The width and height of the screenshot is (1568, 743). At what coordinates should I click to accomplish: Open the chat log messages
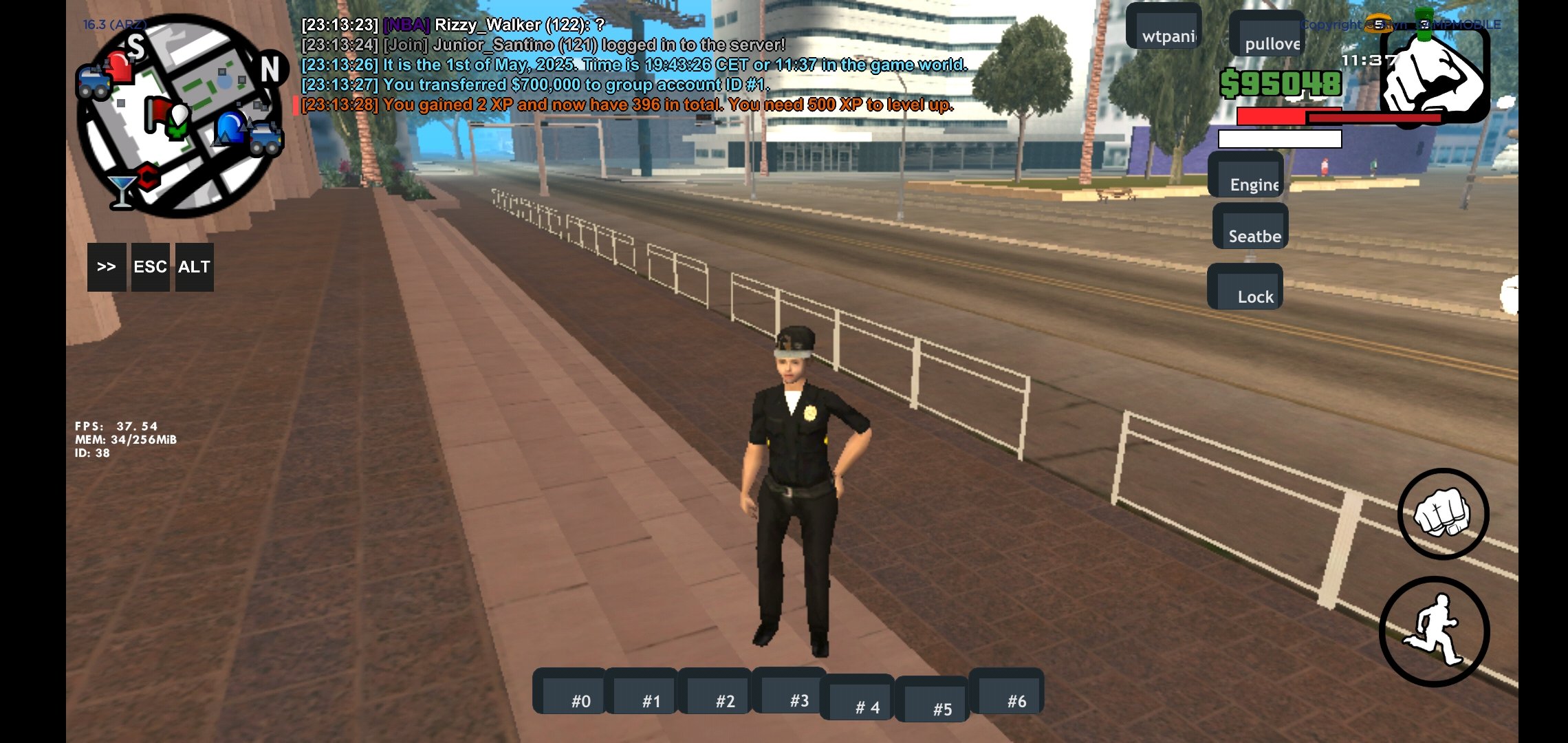click(633, 65)
